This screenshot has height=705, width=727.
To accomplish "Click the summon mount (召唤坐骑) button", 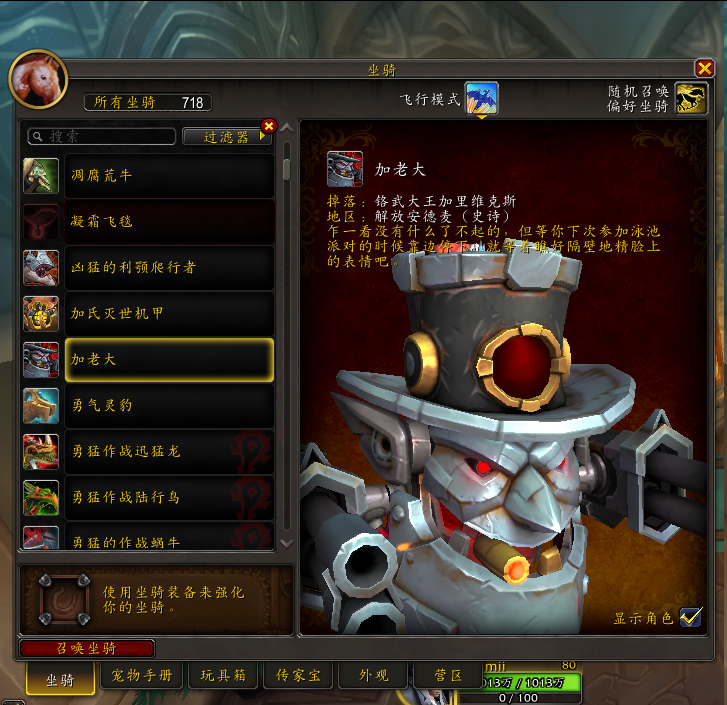I will [87, 648].
